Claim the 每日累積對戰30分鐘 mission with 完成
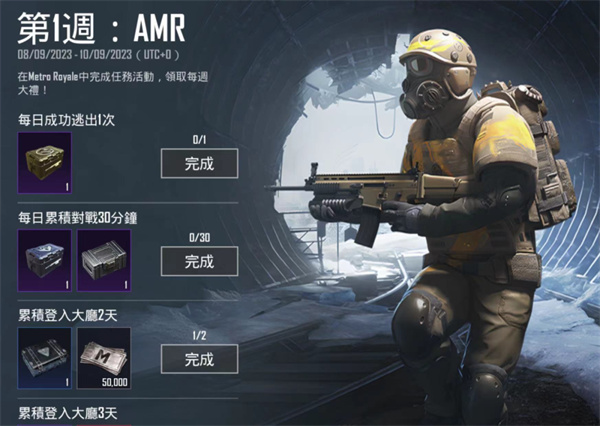The height and width of the screenshot is (426, 600). pyautogui.click(x=199, y=261)
